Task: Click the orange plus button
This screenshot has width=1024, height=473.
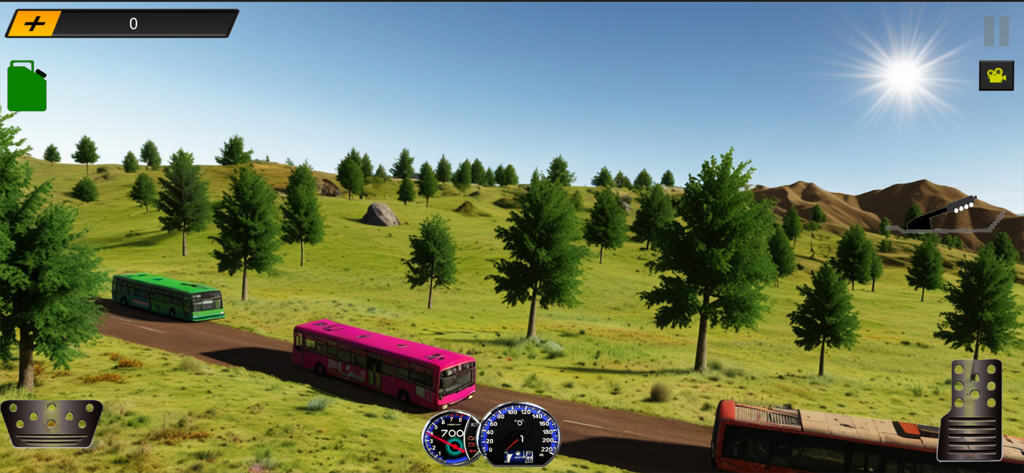Action: [x=34, y=23]
